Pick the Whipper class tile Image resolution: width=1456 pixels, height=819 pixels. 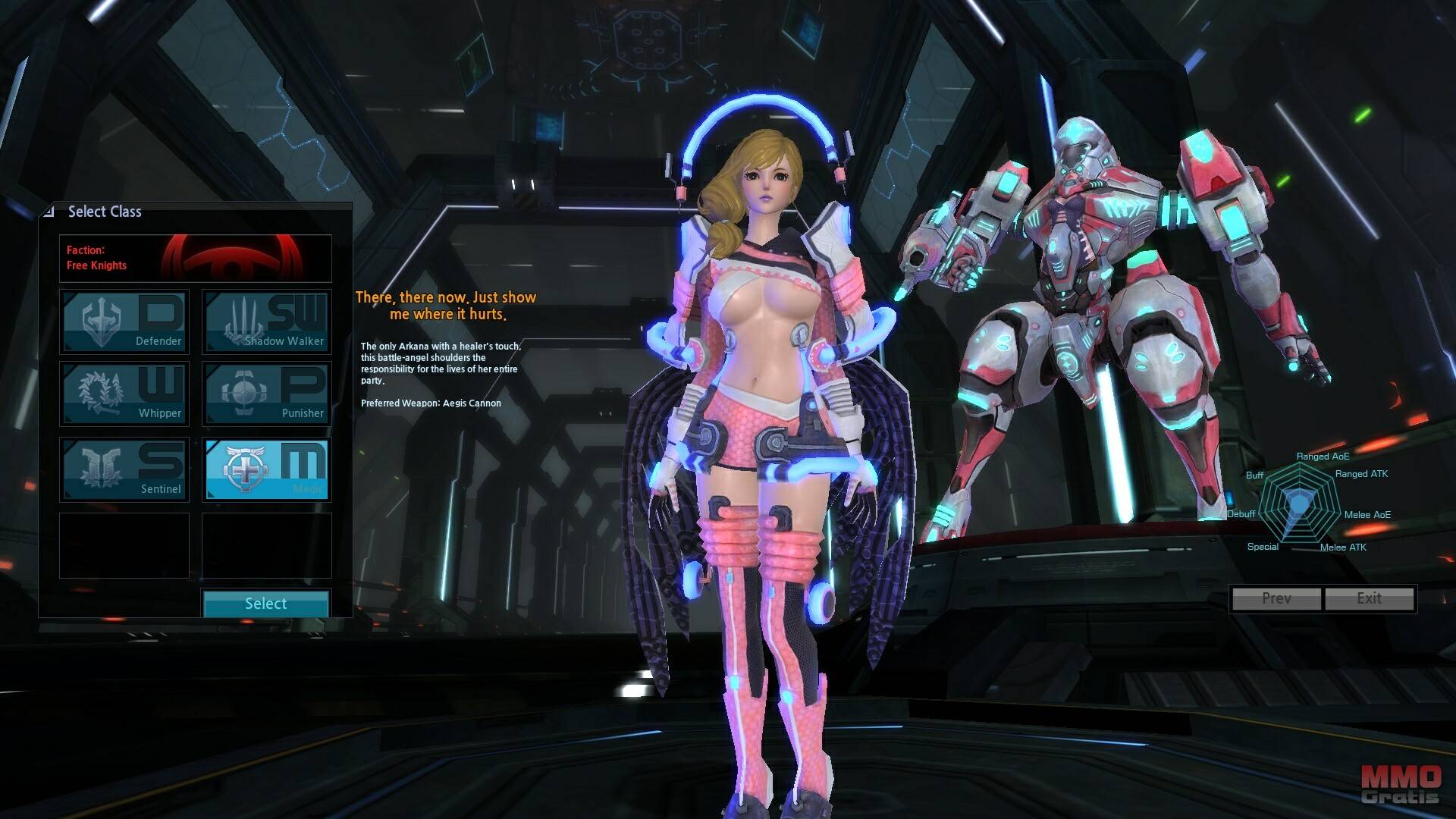(x=124, y=393)
